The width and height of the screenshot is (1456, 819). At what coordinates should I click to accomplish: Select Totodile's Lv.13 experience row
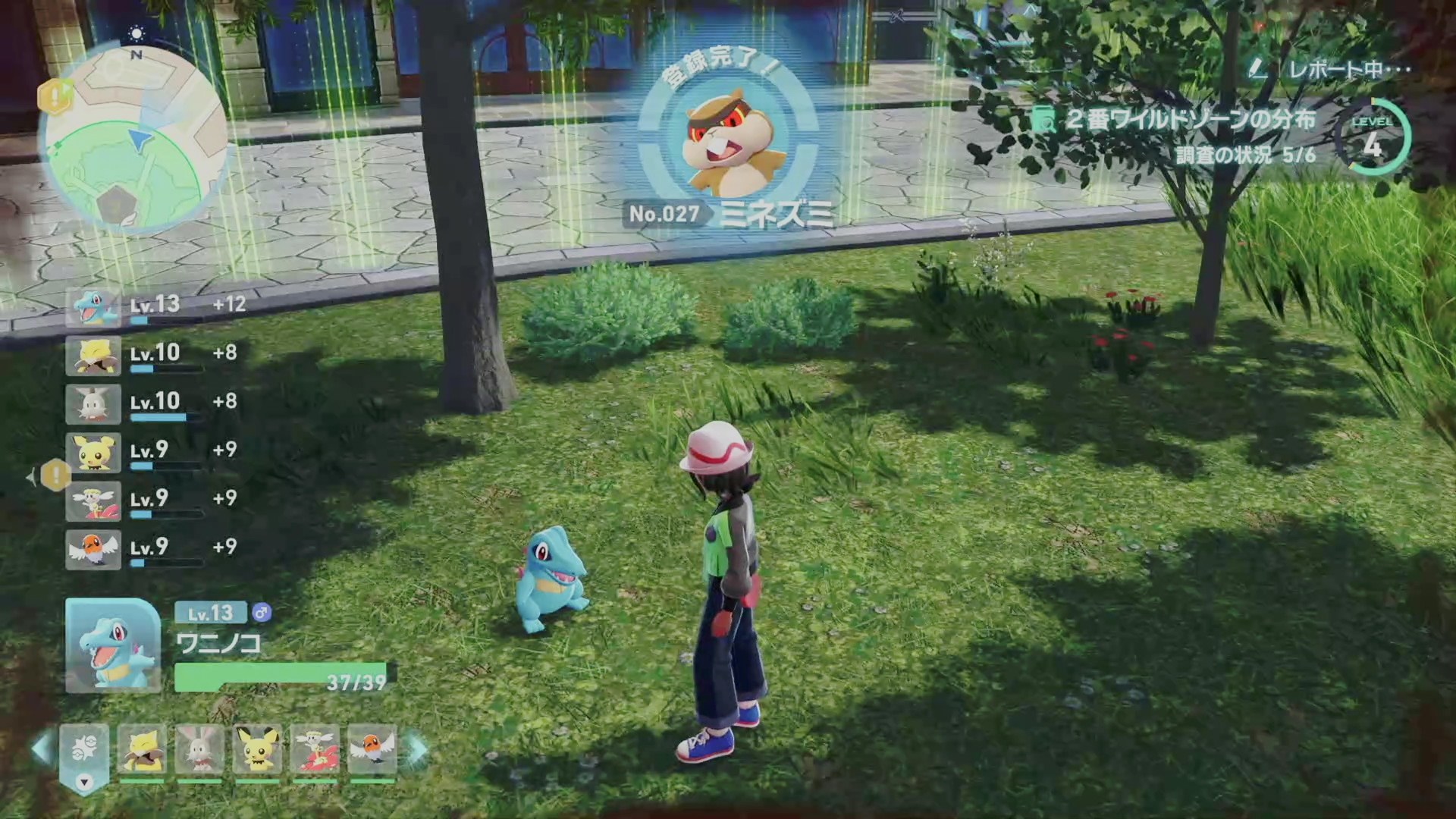155,306
